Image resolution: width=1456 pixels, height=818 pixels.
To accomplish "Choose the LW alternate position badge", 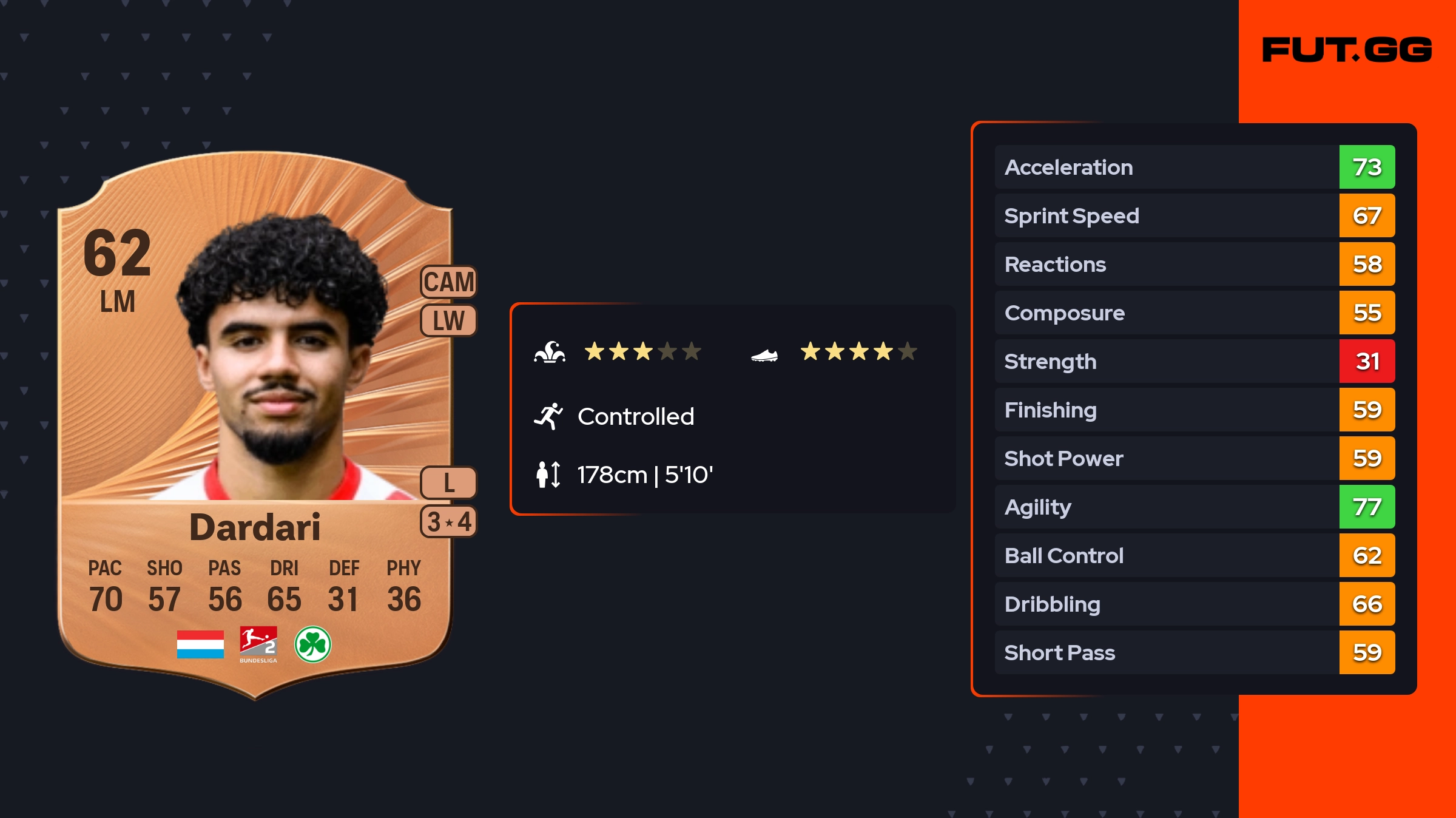I will tap(449, 320).
